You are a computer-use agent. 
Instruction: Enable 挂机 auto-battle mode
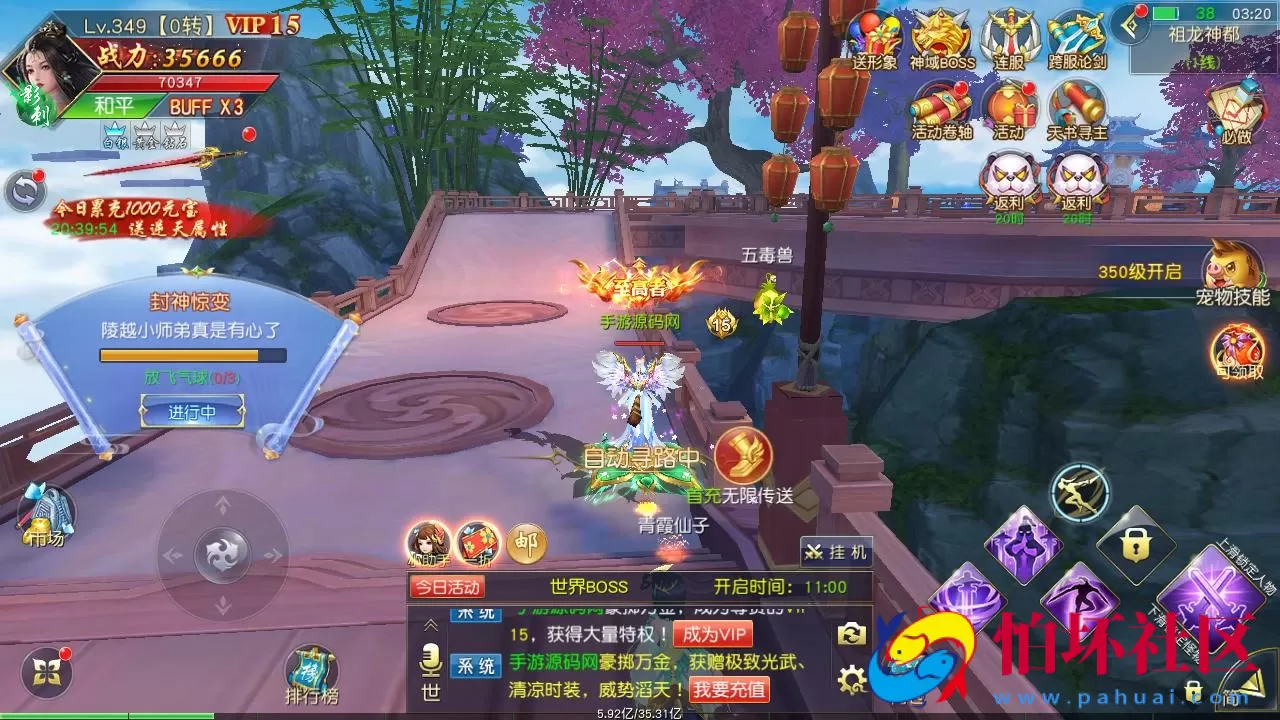click(838, 551)
